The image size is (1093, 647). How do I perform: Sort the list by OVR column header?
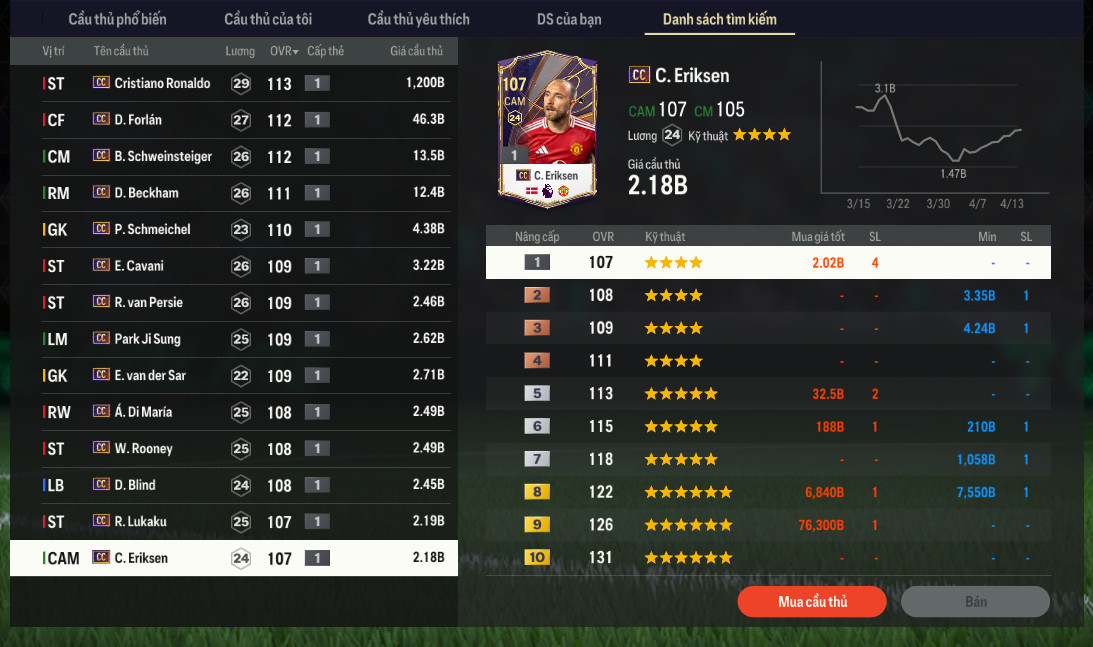tap(283, 51)
